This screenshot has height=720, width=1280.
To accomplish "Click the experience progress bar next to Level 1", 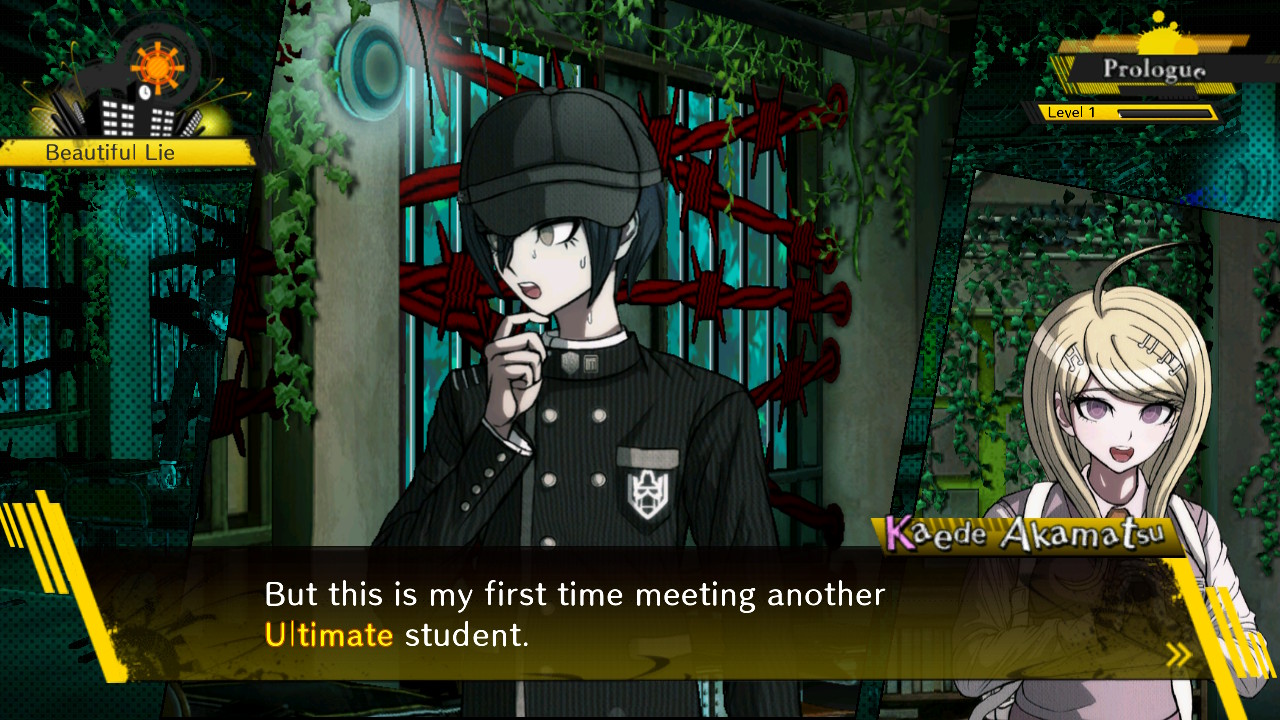I will point(1165,112).
